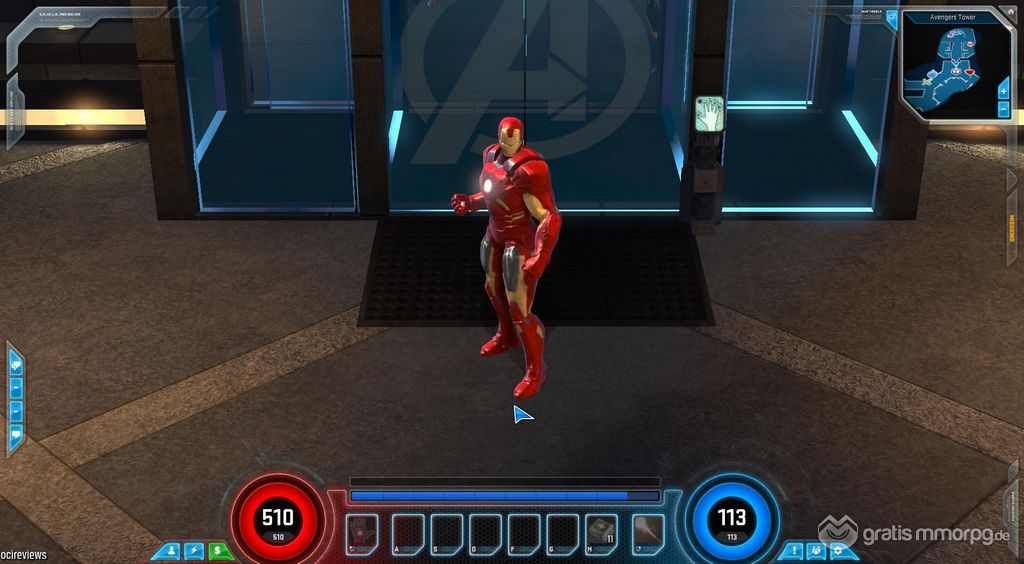
Task: Activate the right mouse power slot
Action: (648, 534)
